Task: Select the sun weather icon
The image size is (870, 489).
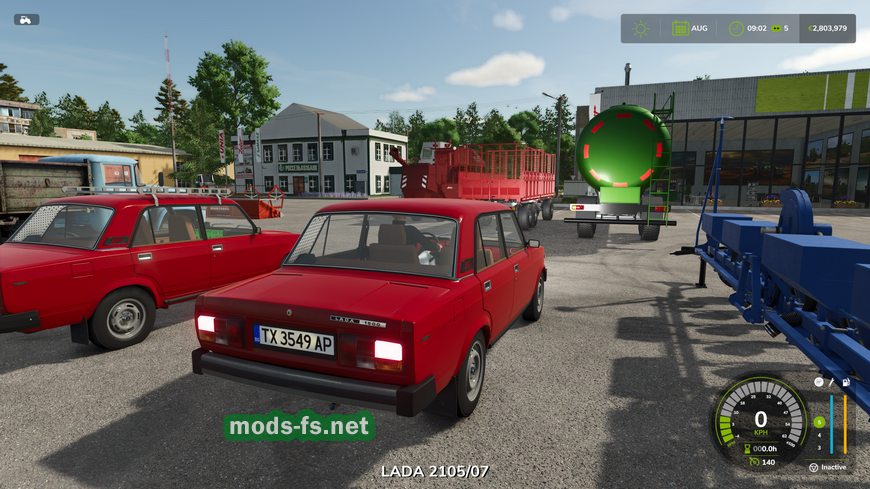Action: pos(640,28)
